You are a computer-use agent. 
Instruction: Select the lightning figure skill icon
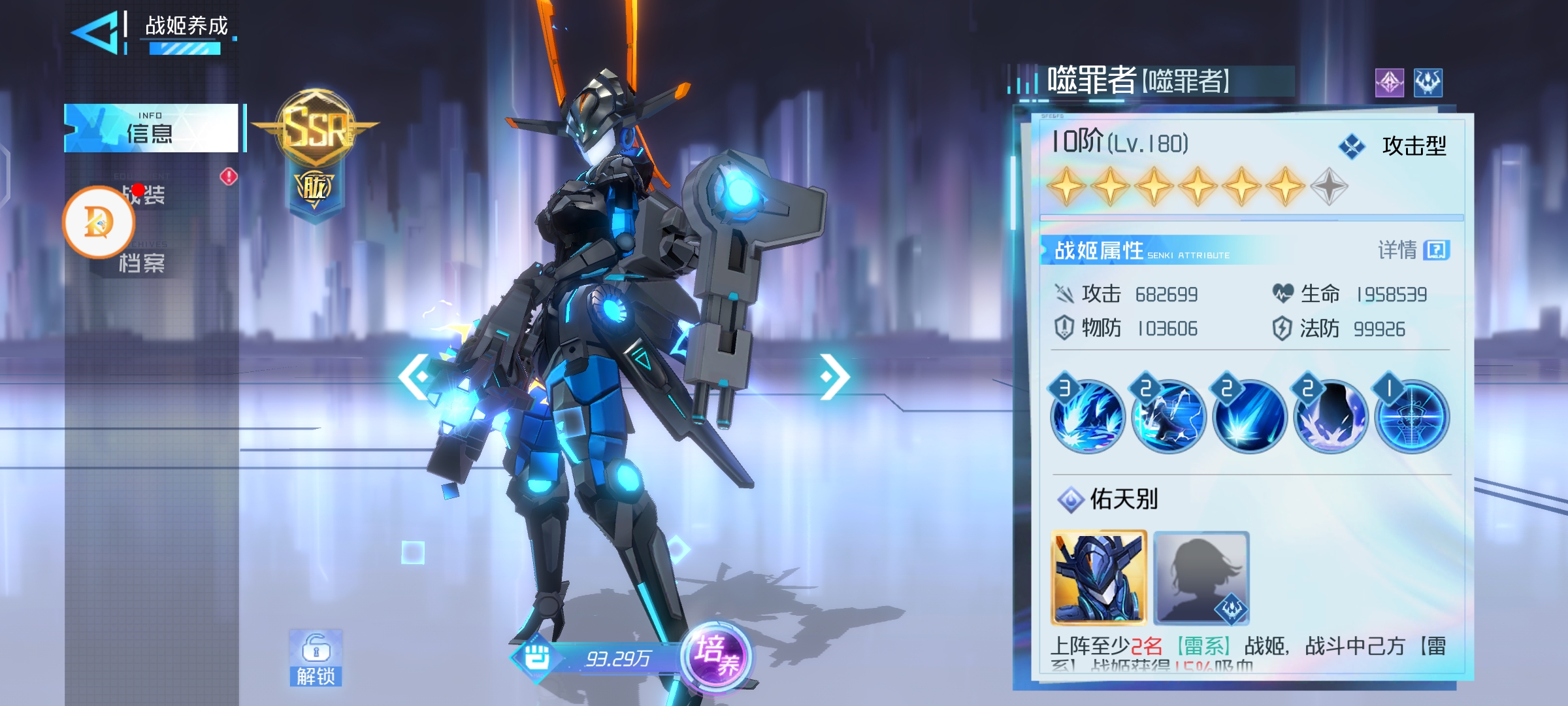pyautogui.click(x=1168, y=416)
